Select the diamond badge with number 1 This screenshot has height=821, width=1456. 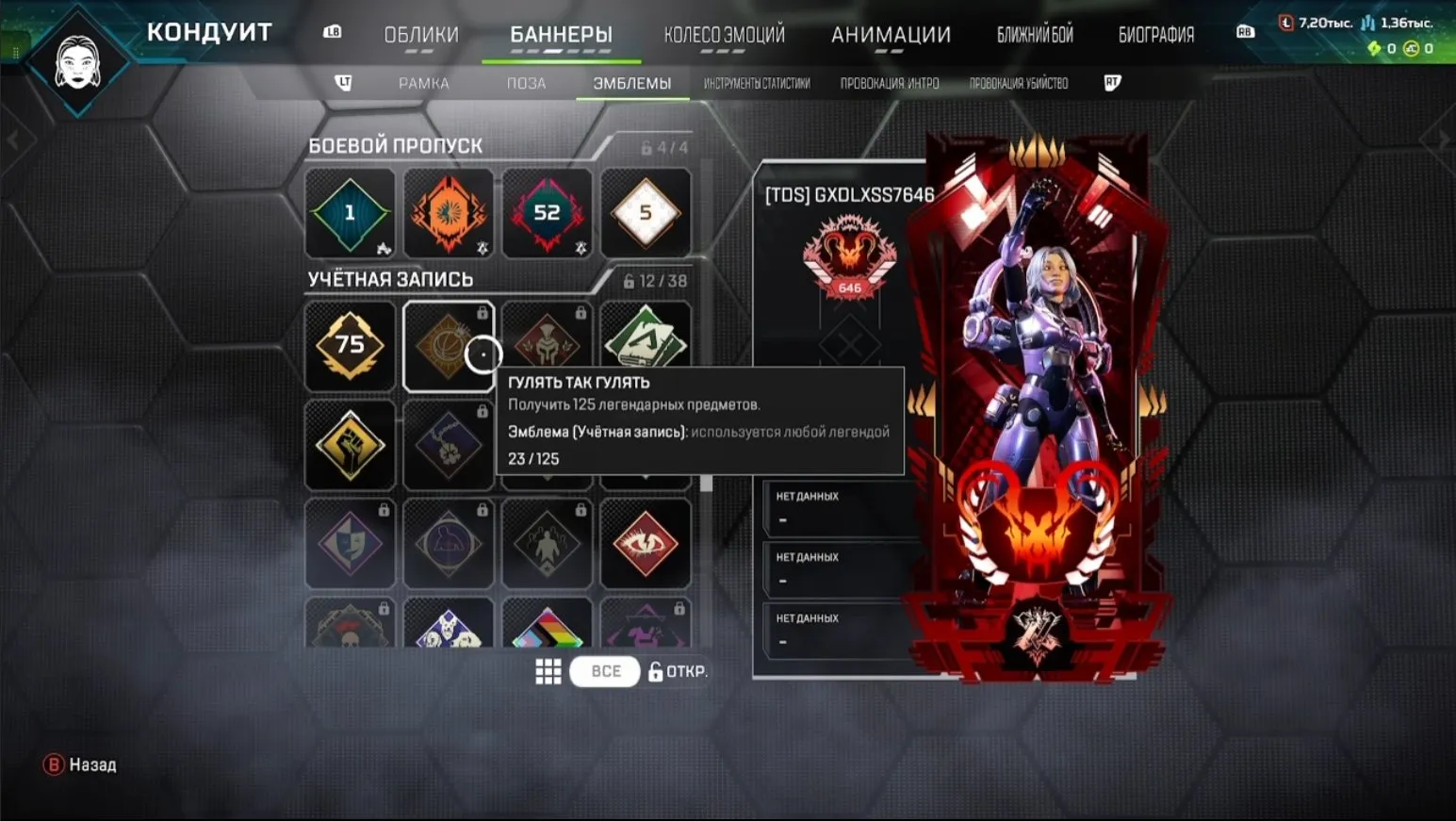(x=350, y=214)
